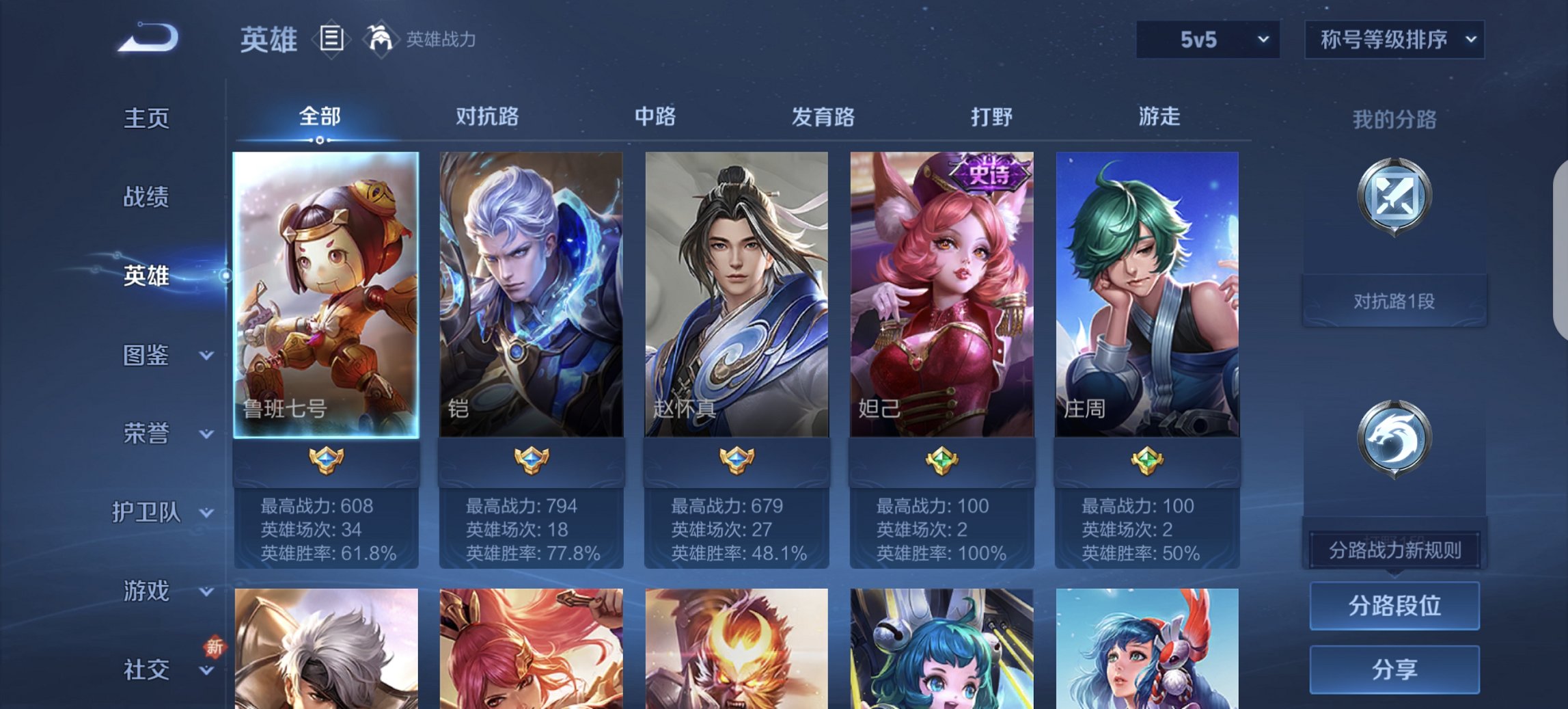Go to 主页 in the left sidebar
The height and width of the screenshot is (709, 1568).
147,118
